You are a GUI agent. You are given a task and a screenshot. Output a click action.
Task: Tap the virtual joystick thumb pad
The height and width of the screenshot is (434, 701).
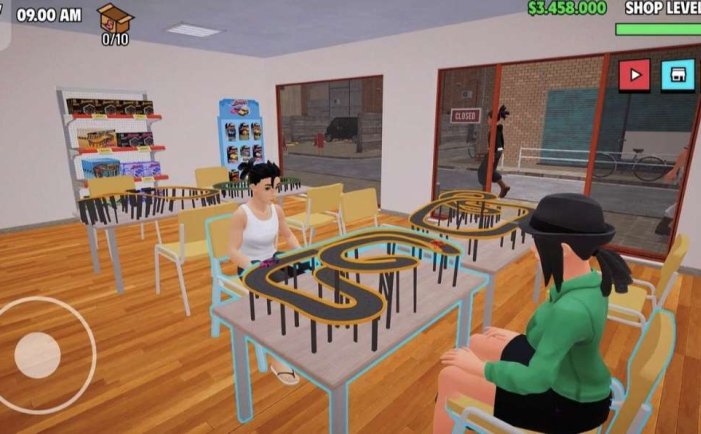[x=39, y=355]
